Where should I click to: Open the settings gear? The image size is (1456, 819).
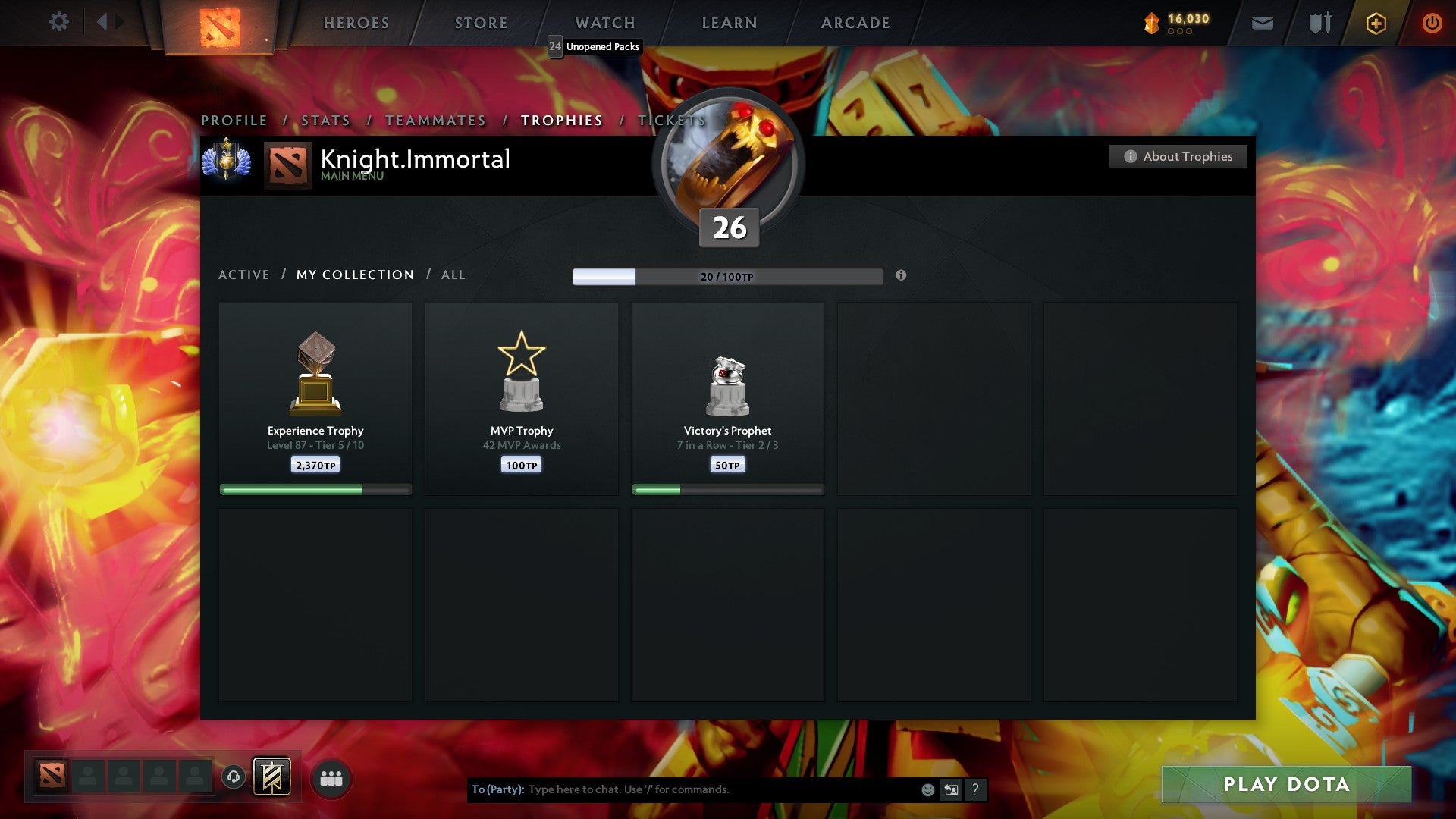pyautogui.click(x=59, y=21)
